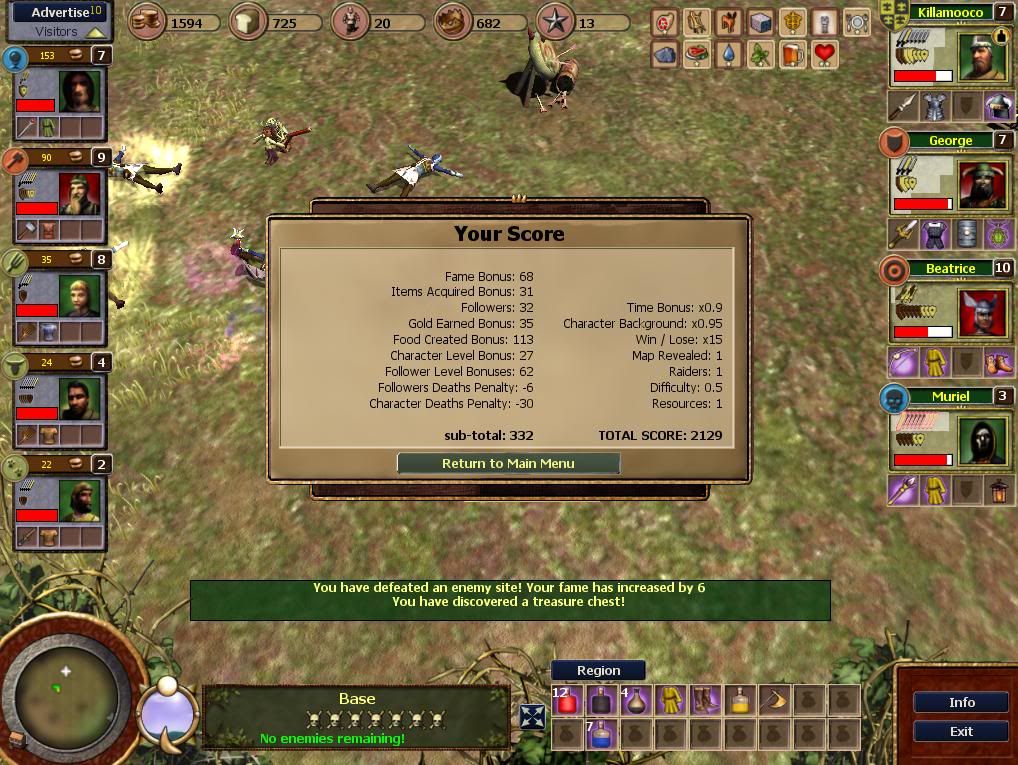This screenshot has width=1018, height=765.
Task: Open the Region view
Action: 598,671
